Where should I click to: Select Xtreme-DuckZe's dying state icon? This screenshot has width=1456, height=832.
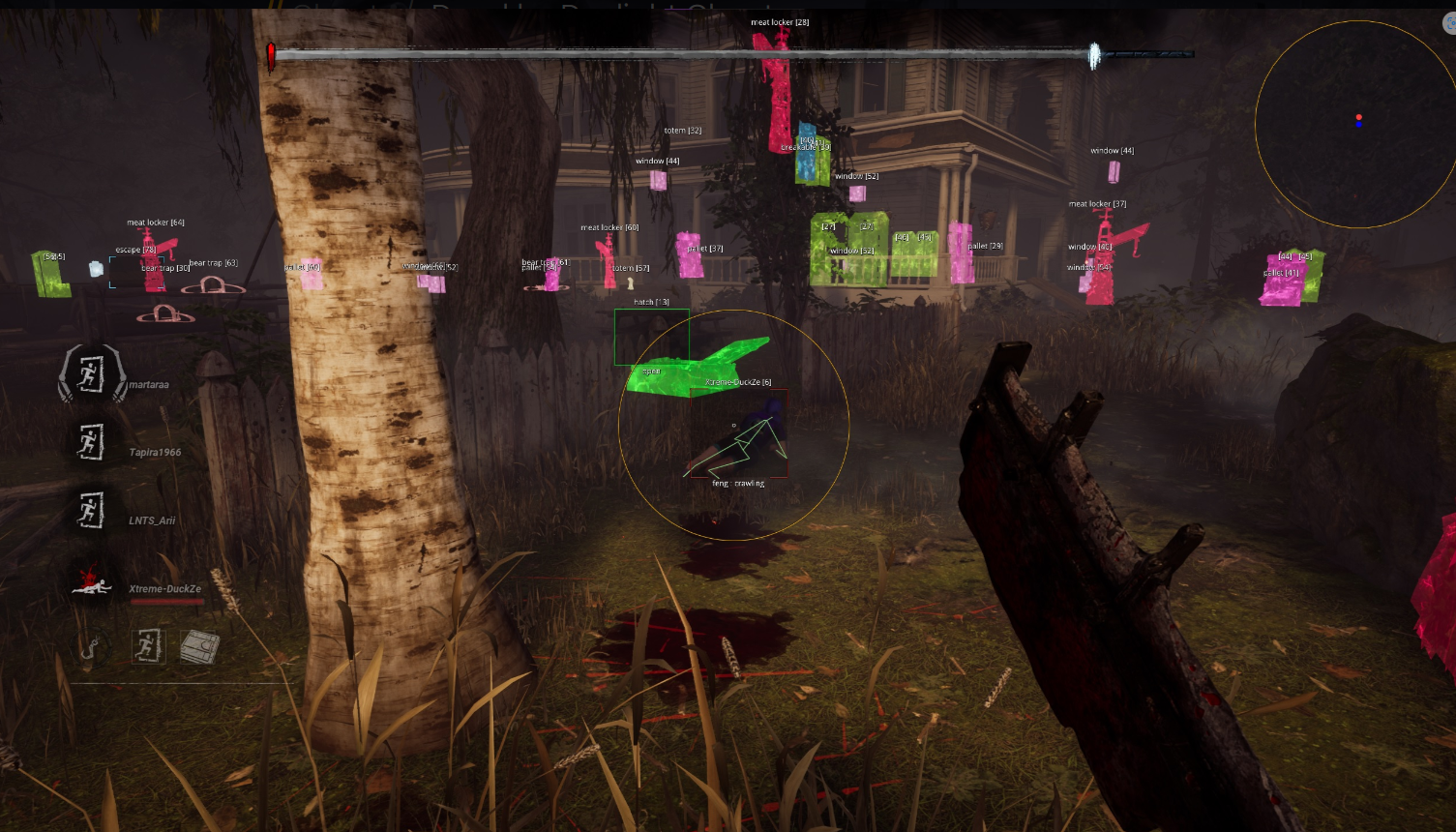tap(91, 582)
